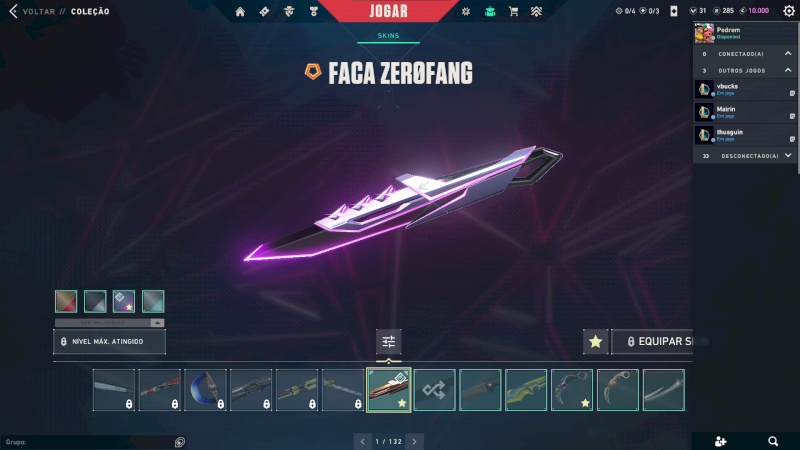
Task: Open the friends search magnifier
Action: (x=773, y=441)
